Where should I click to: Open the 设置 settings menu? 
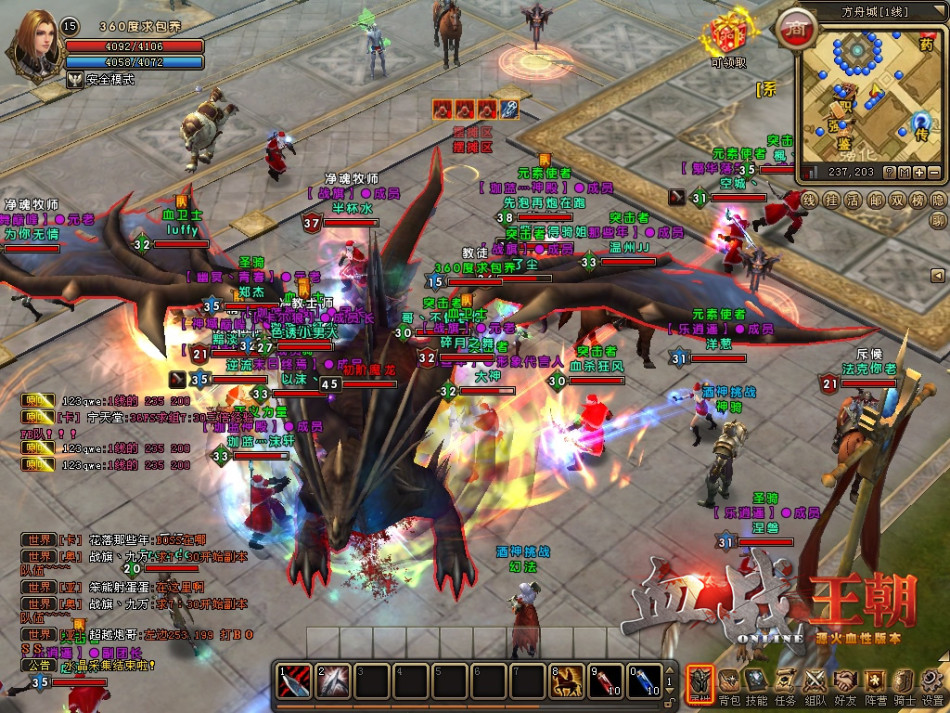coord(933,682)
